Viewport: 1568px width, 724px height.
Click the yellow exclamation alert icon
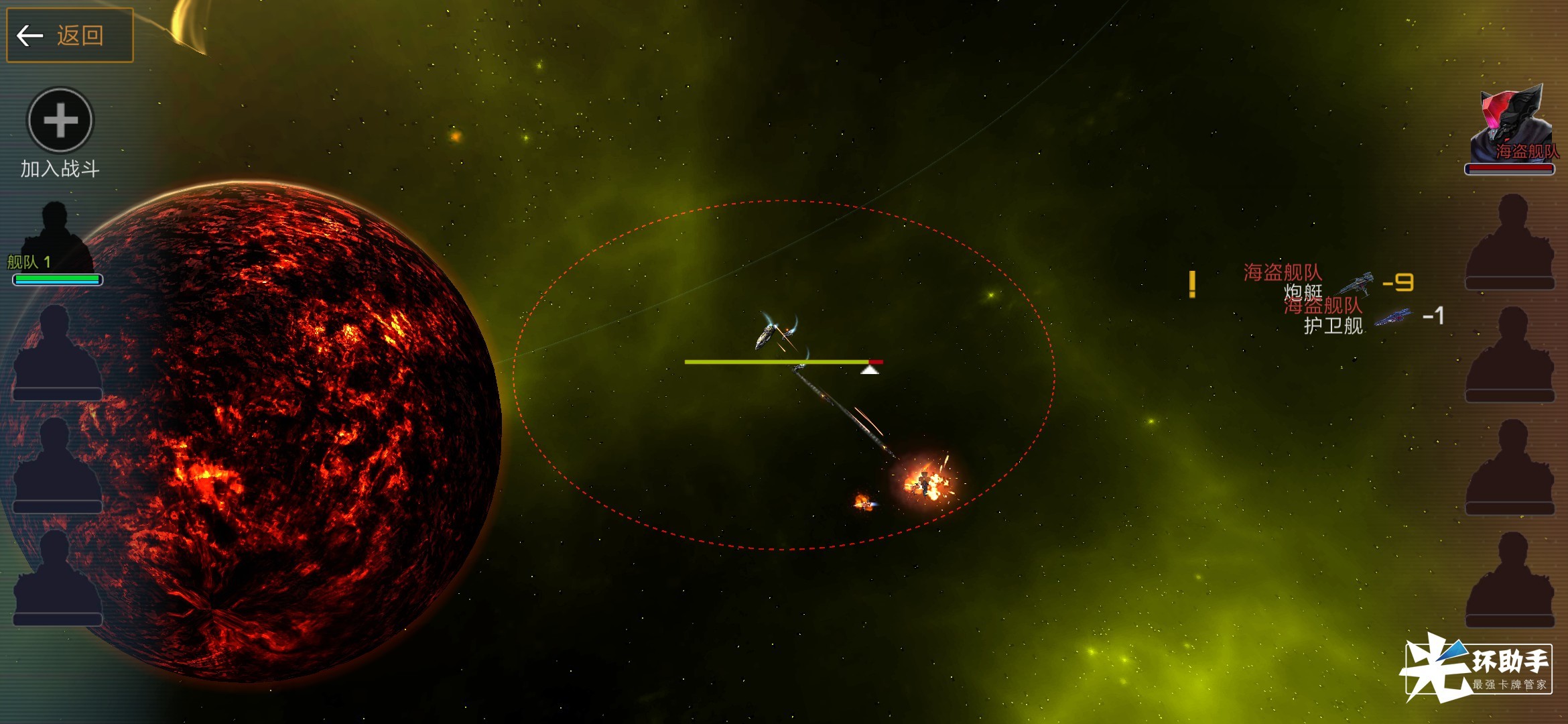coord(1192,284)
